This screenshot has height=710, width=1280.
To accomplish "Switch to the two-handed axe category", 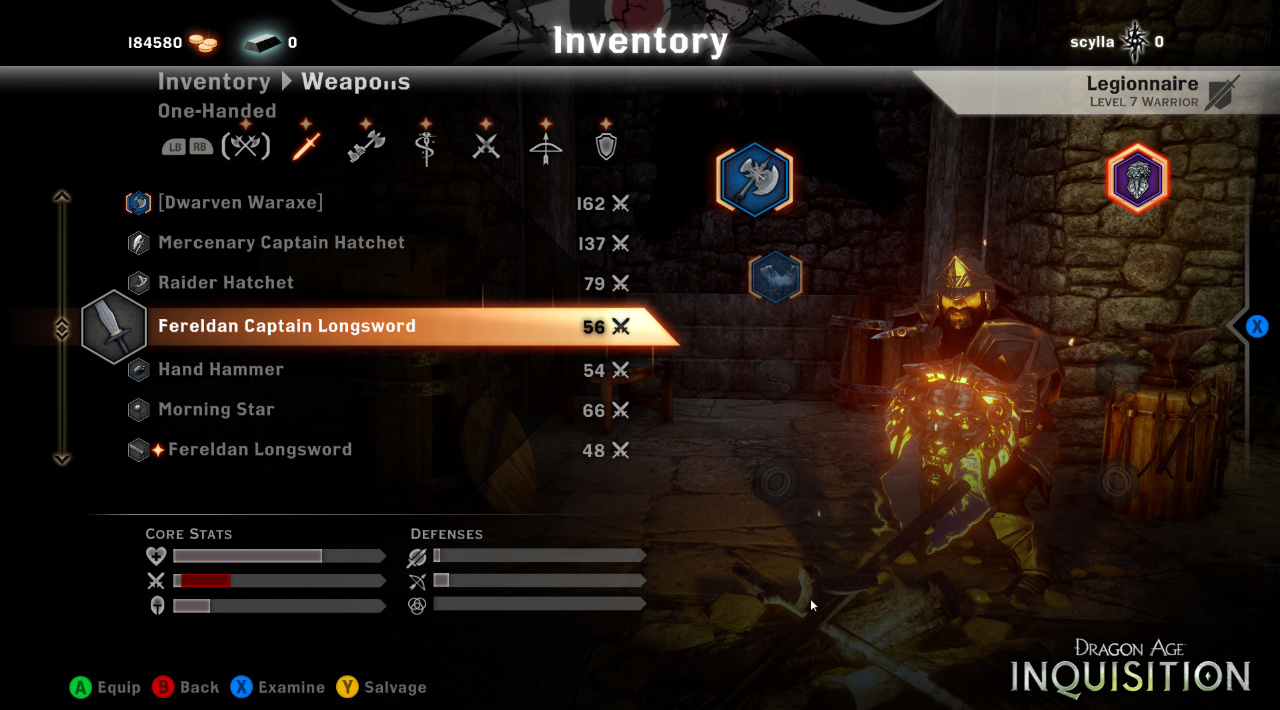I will (x=366, y=146).
